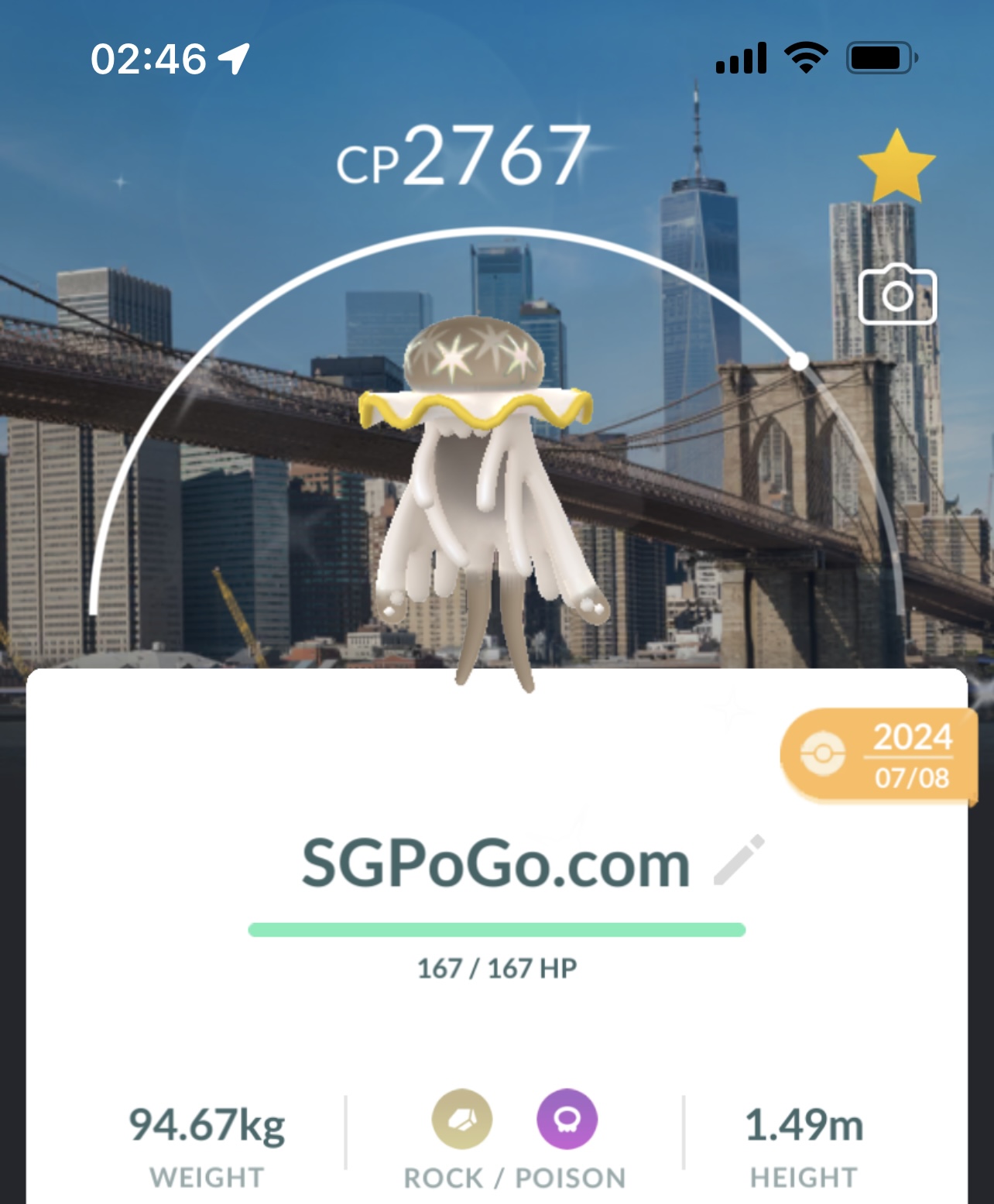This screenshot has width=994, height=1204.
Task: Open the CP 2767 detail display
Action: point(463,156)
